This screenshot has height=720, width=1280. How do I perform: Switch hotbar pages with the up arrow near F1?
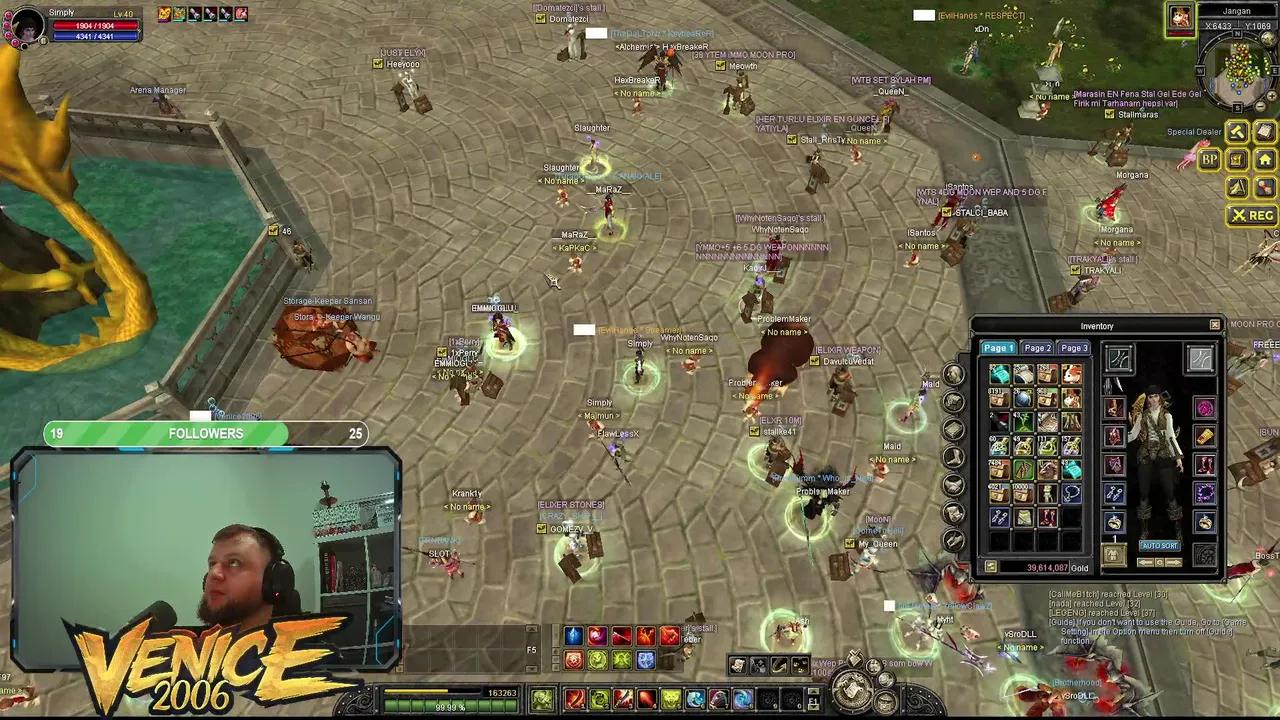pos(814,692)
